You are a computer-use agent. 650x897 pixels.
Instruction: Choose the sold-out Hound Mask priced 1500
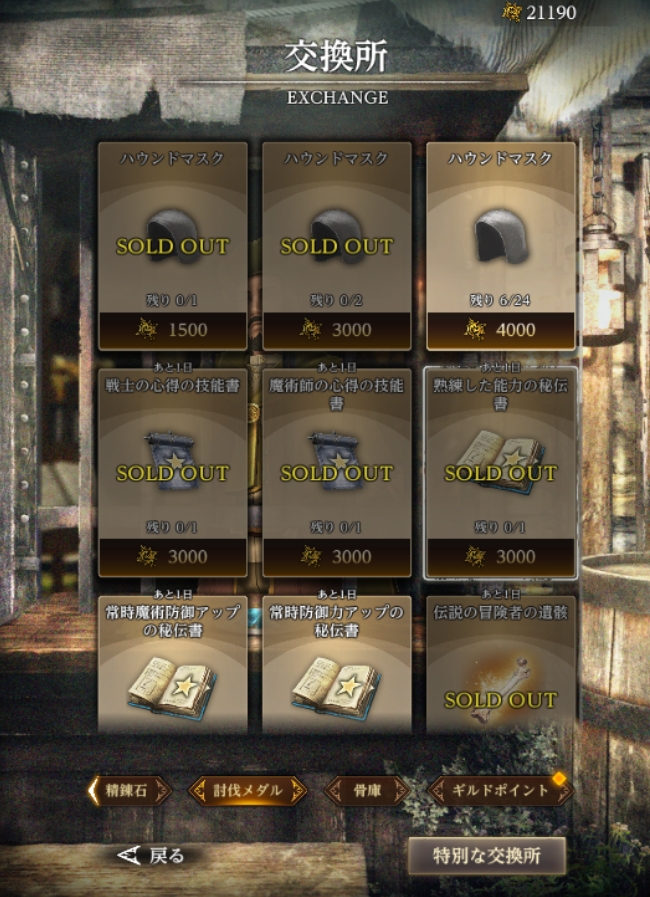(x=173, y=245)
